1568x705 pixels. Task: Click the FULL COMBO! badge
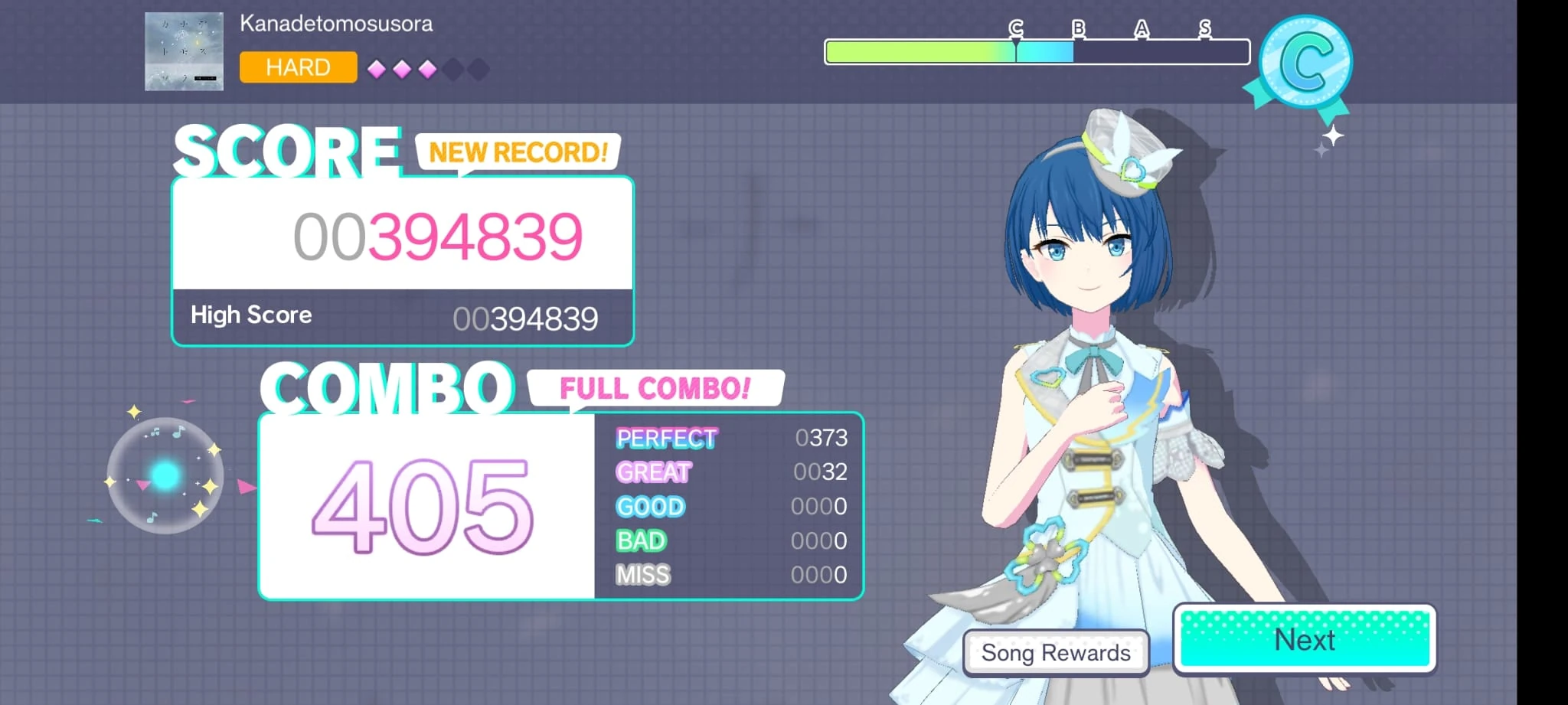tap(656, 388)
